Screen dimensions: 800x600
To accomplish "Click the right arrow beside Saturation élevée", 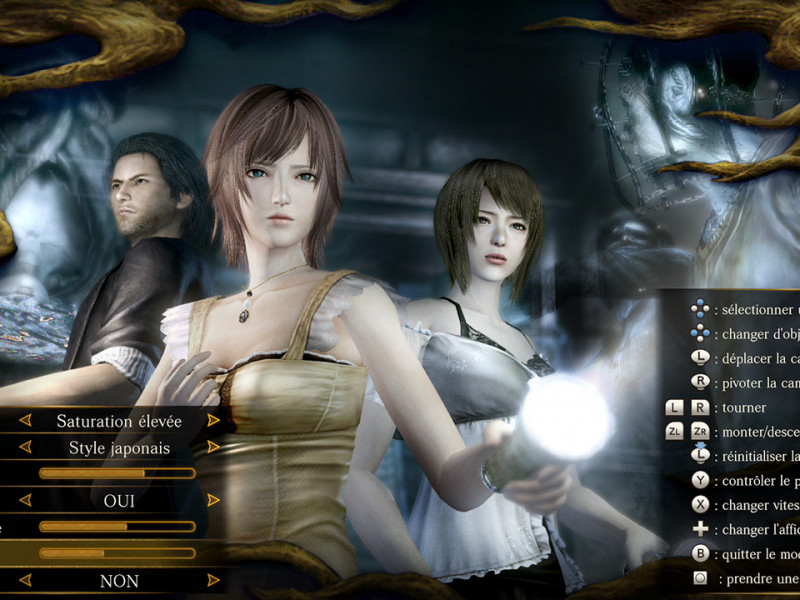I will 213,421.
